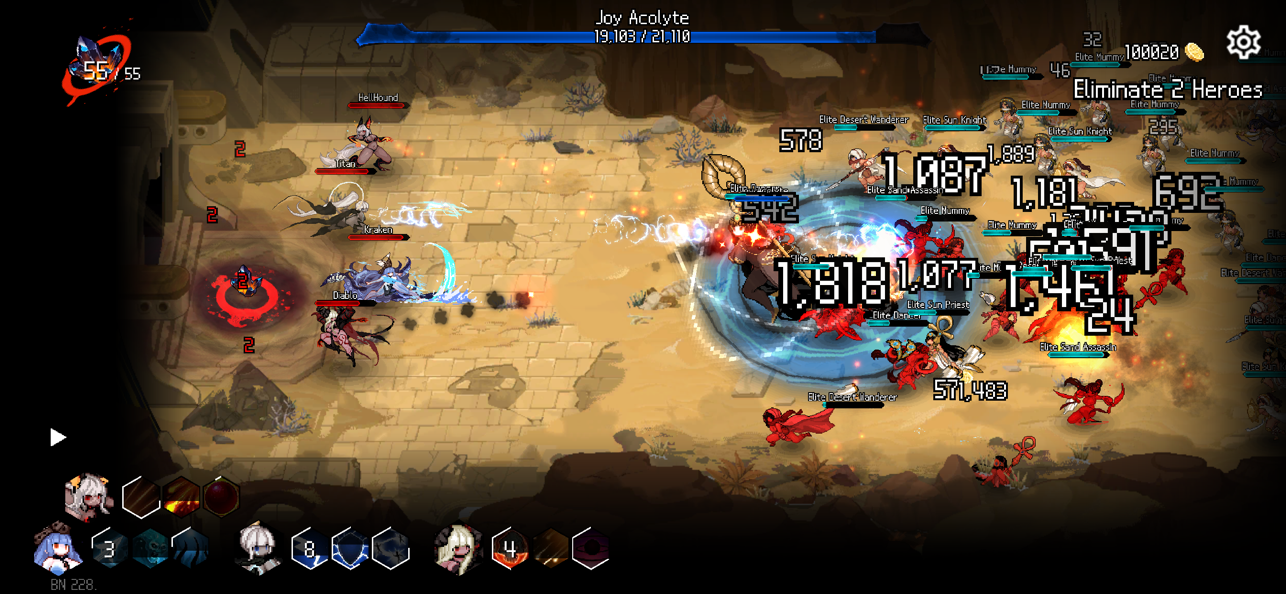Select the white-haired dark-cloaked hero portrait
The height and width of the screenshot is (594, 1286).
[x=258, y=548]
